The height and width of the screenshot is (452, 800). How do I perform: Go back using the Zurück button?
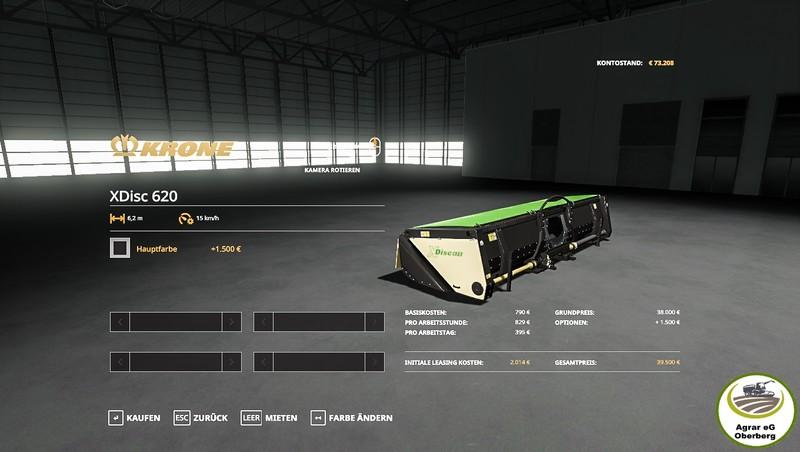201,417
